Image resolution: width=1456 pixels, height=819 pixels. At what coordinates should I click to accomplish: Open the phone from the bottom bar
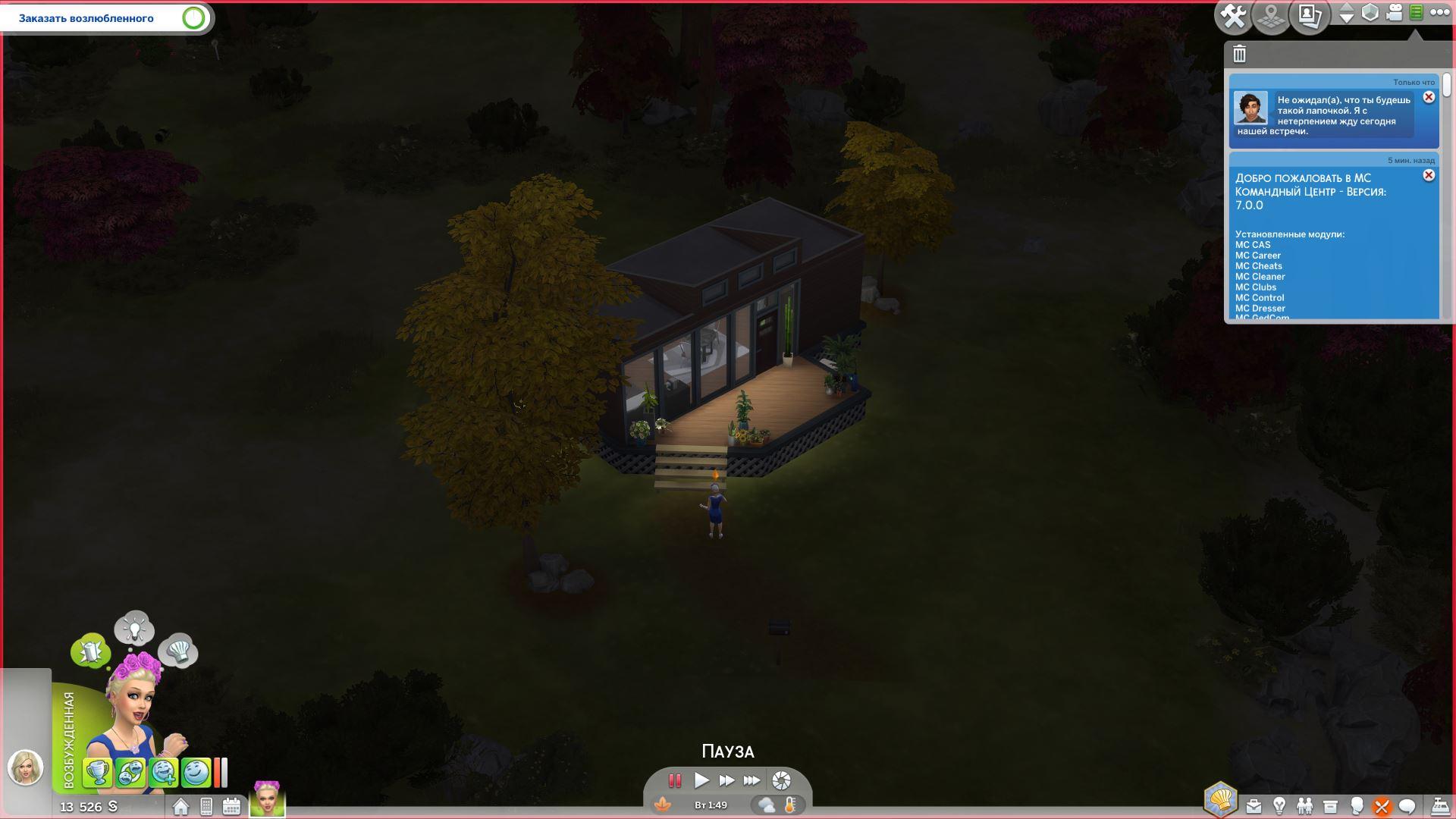pos(206,807)
